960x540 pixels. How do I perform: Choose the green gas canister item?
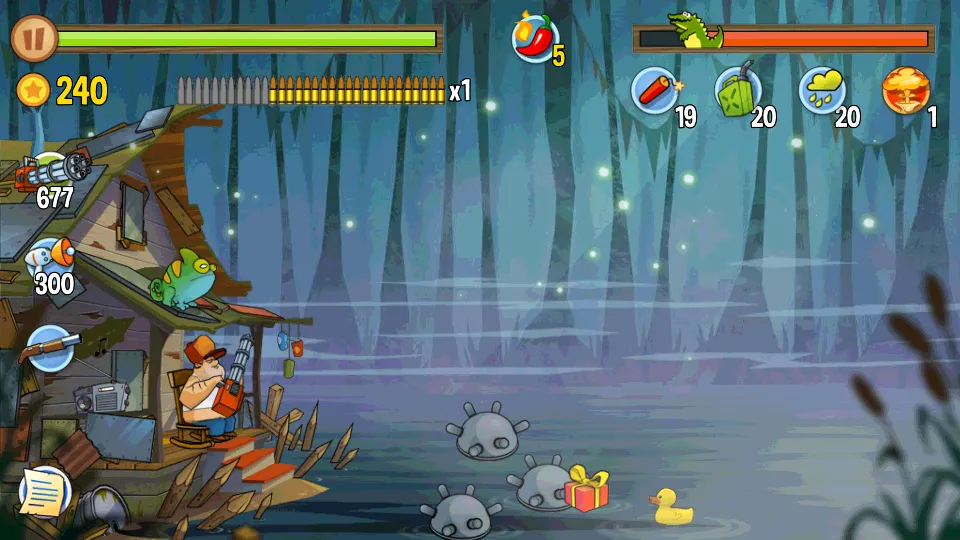point(738,92)
